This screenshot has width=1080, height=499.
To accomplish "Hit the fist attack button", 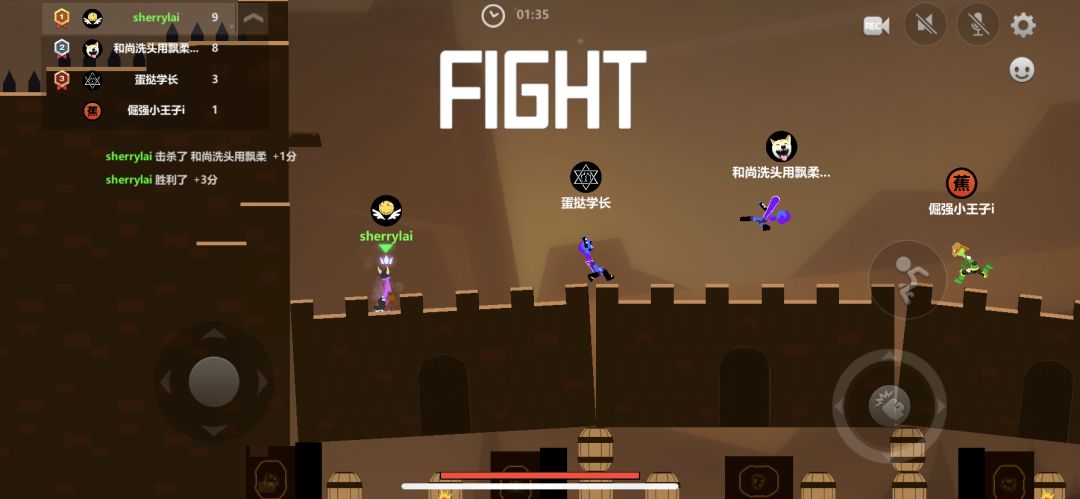I will [889, 406].
